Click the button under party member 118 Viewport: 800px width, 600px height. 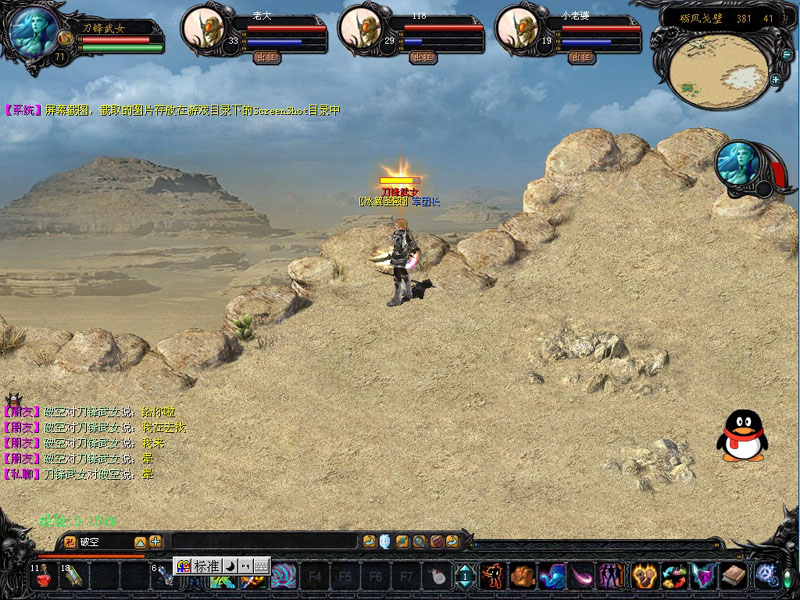click(424, 57)
